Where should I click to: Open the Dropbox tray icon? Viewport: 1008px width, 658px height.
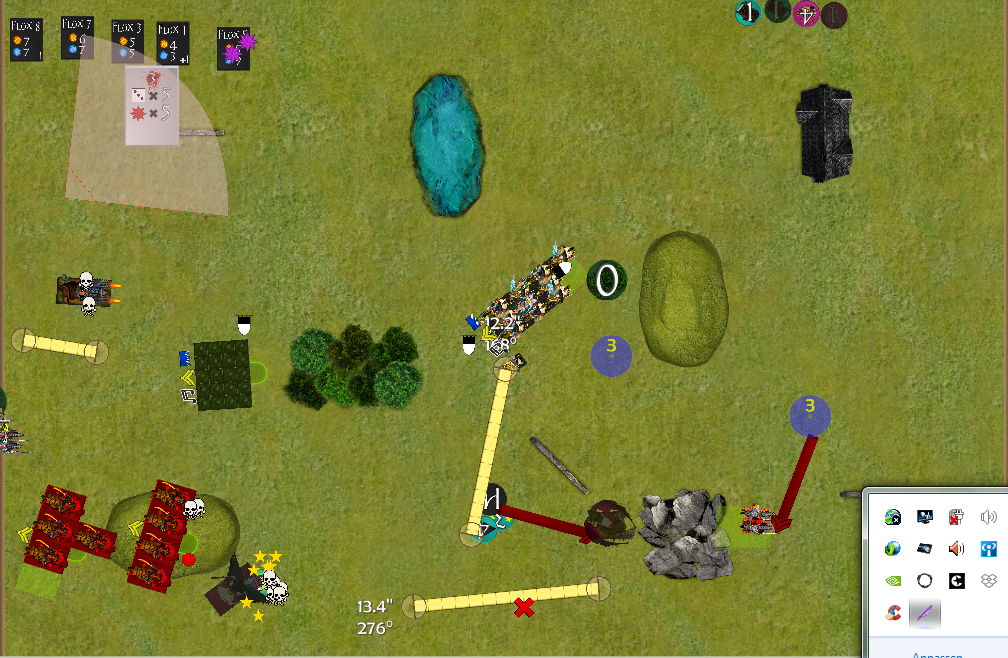(989, 580)
